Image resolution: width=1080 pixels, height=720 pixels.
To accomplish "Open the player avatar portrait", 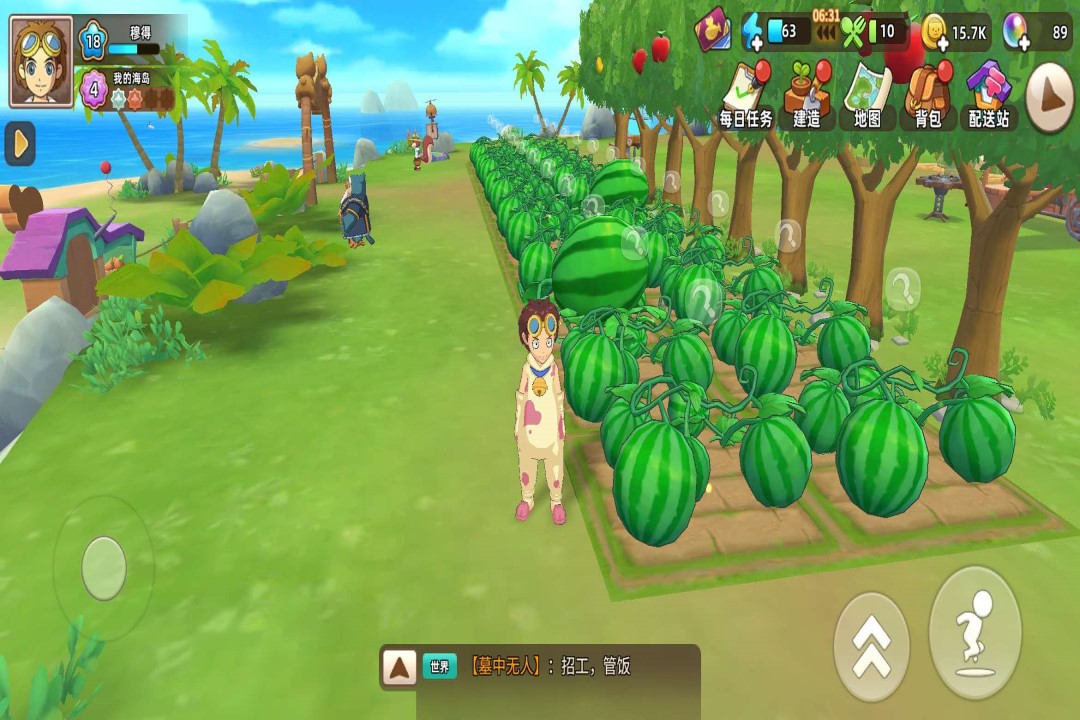I will 41,61.
